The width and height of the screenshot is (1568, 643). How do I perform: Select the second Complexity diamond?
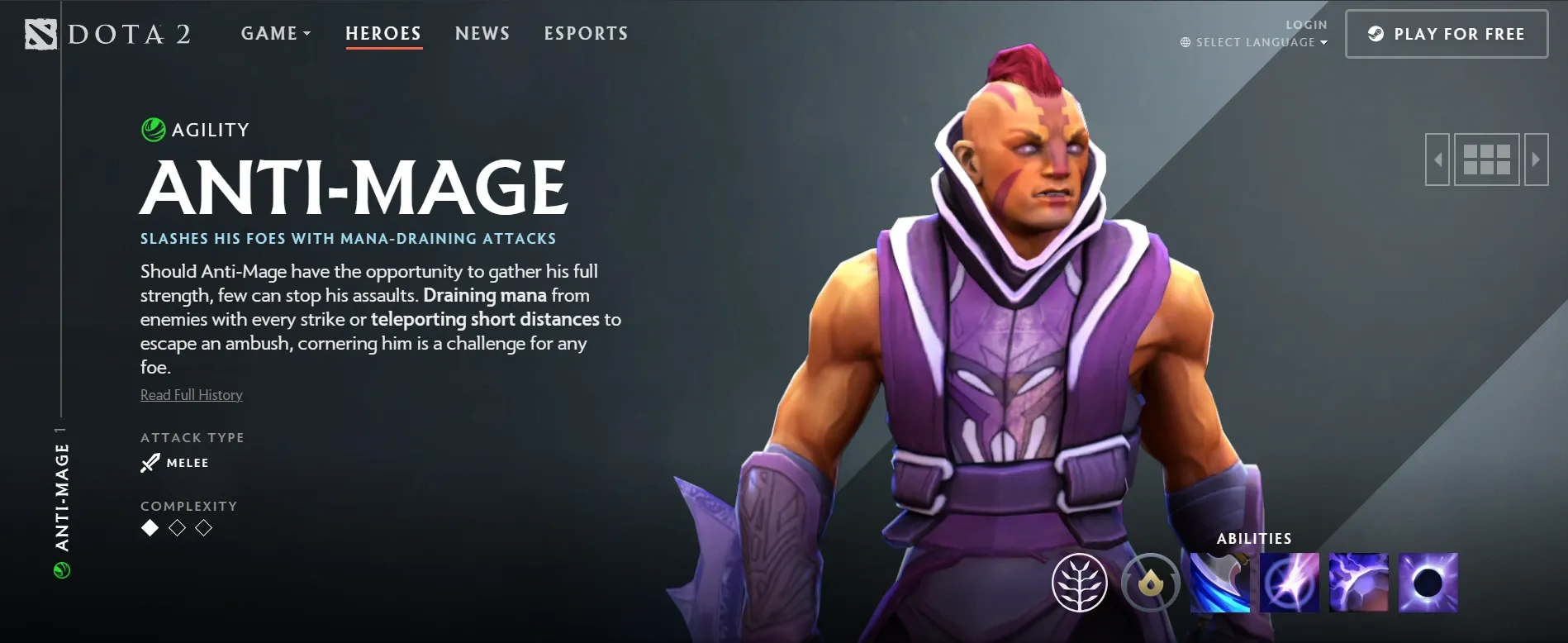pos(176,528)
